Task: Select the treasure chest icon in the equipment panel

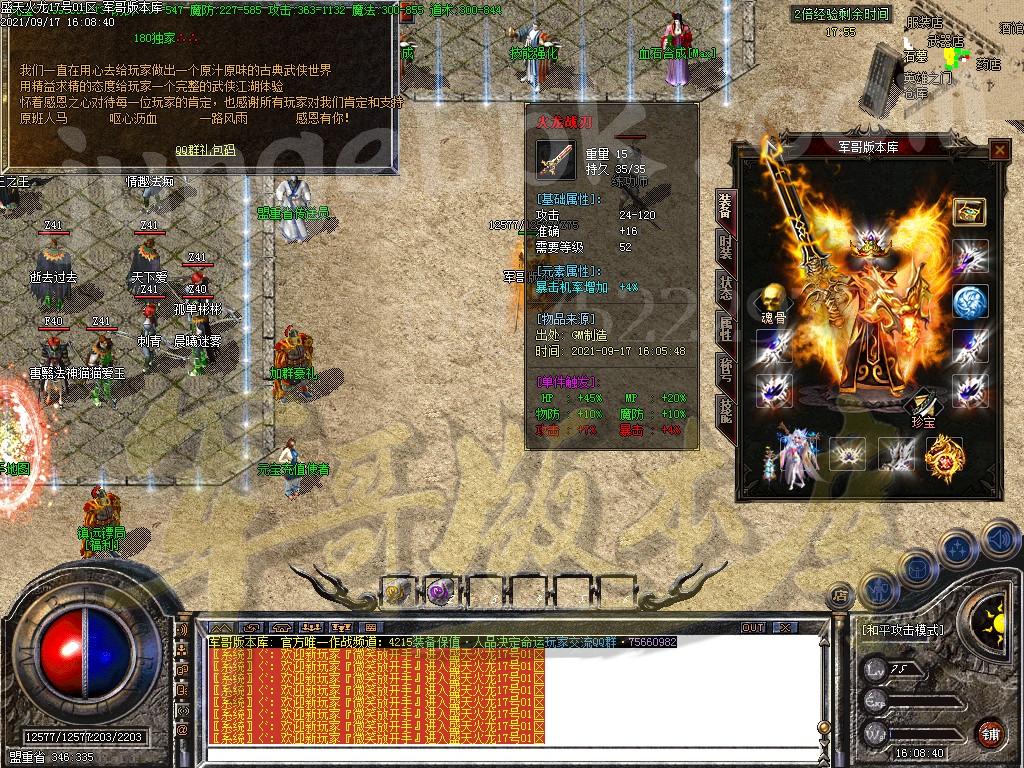Action: (x=969, y=211)
